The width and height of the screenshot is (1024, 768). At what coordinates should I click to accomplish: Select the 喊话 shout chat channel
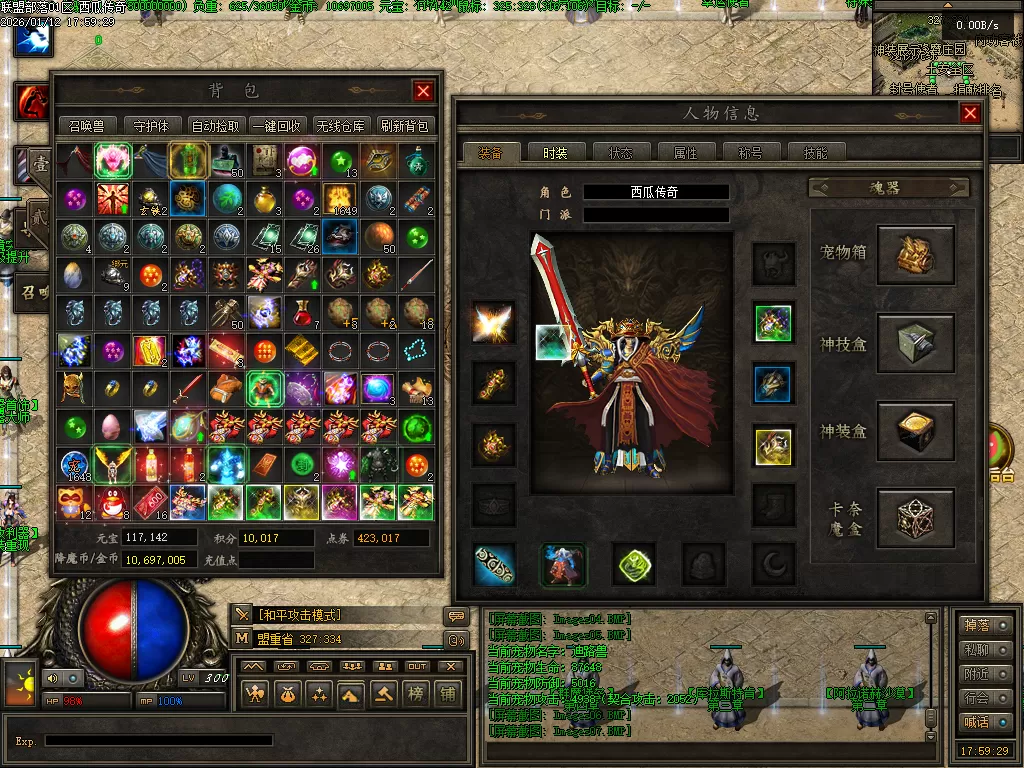tap(985, 722)
